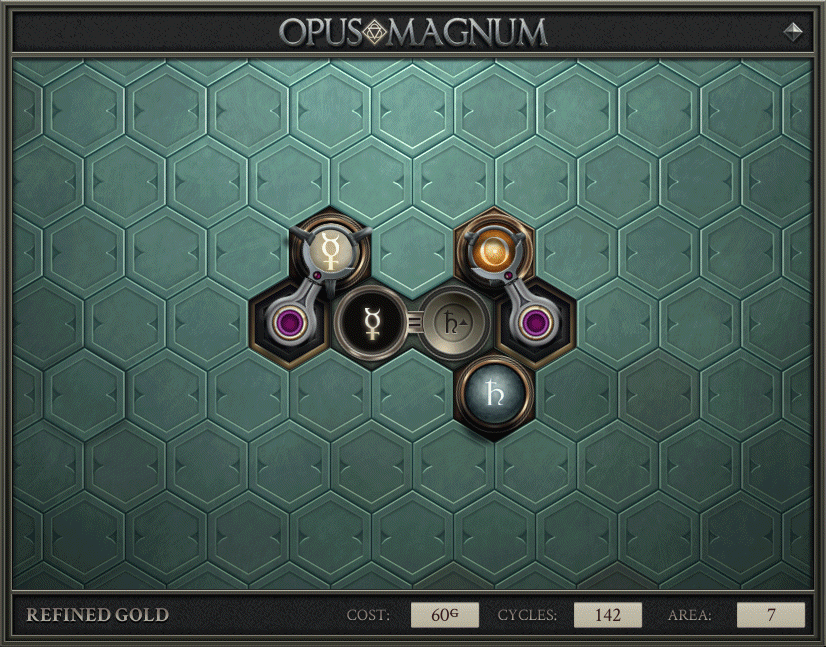Select the projection glyph's dark quicksilver slot
The image size is (826, 647).
(372, 323)
